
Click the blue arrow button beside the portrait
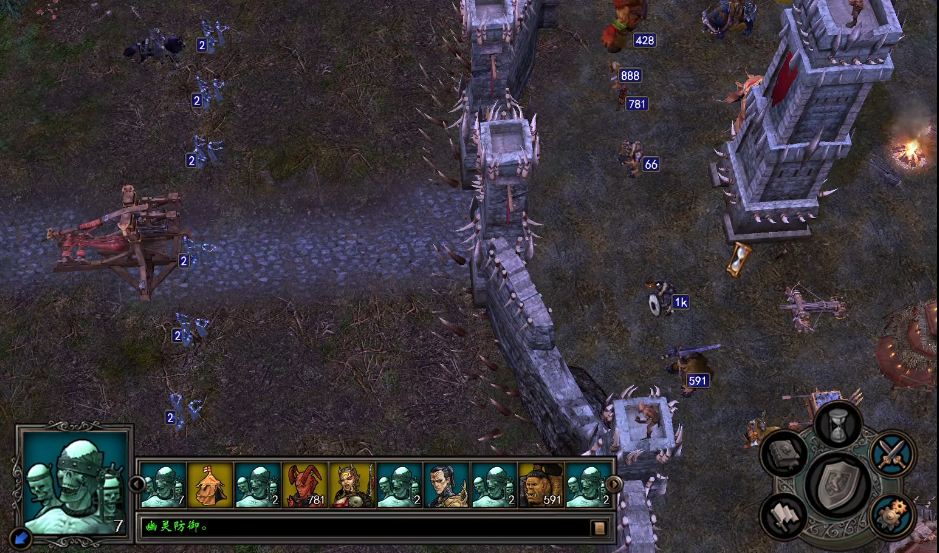click(x=22, y=539)
